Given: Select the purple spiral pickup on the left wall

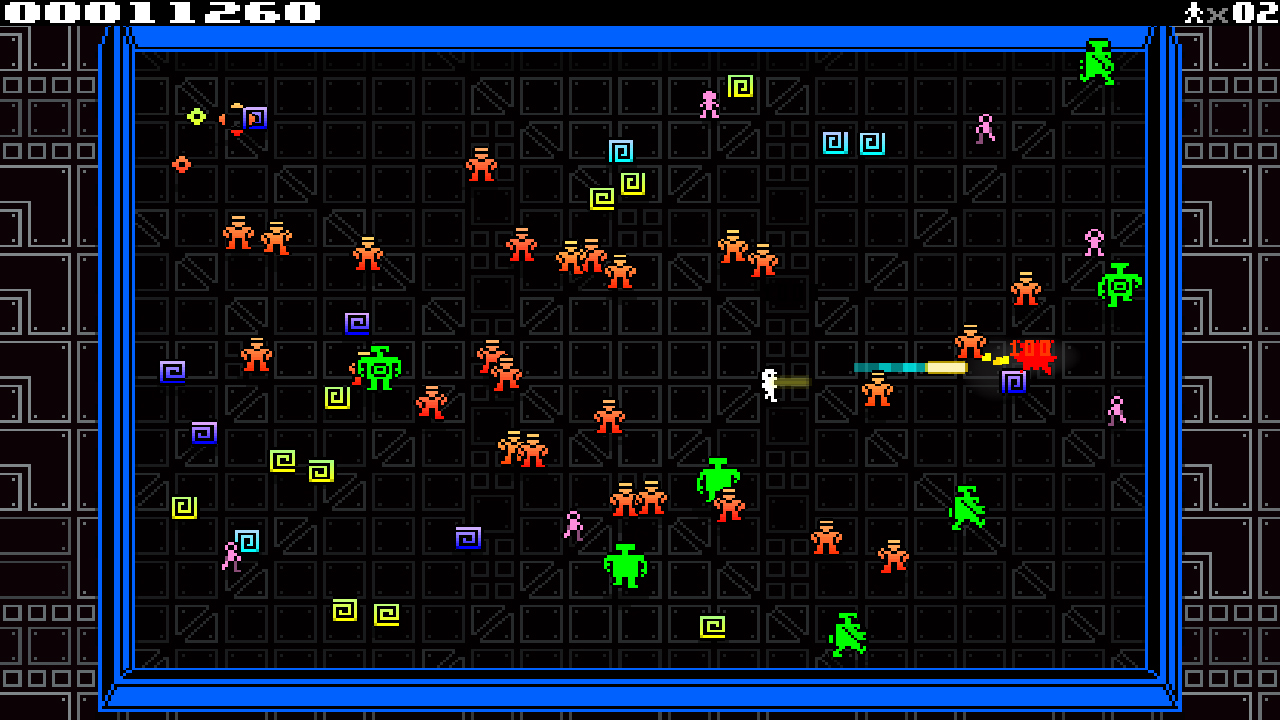Looking at the screenshot, I should point(174,371).
